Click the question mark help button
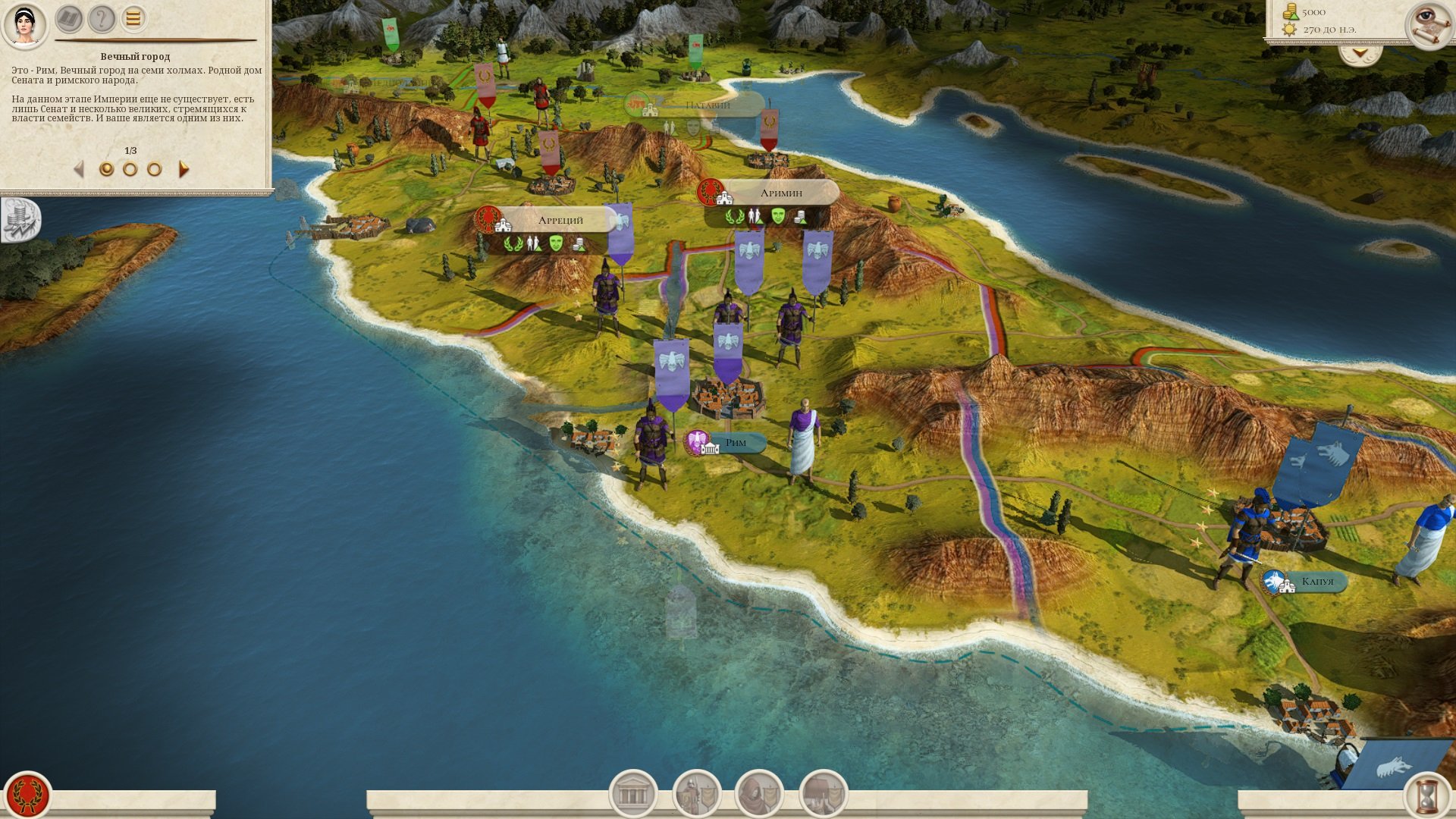The width and height of the screenshot is (1456, 819). (x=101, y=19)
